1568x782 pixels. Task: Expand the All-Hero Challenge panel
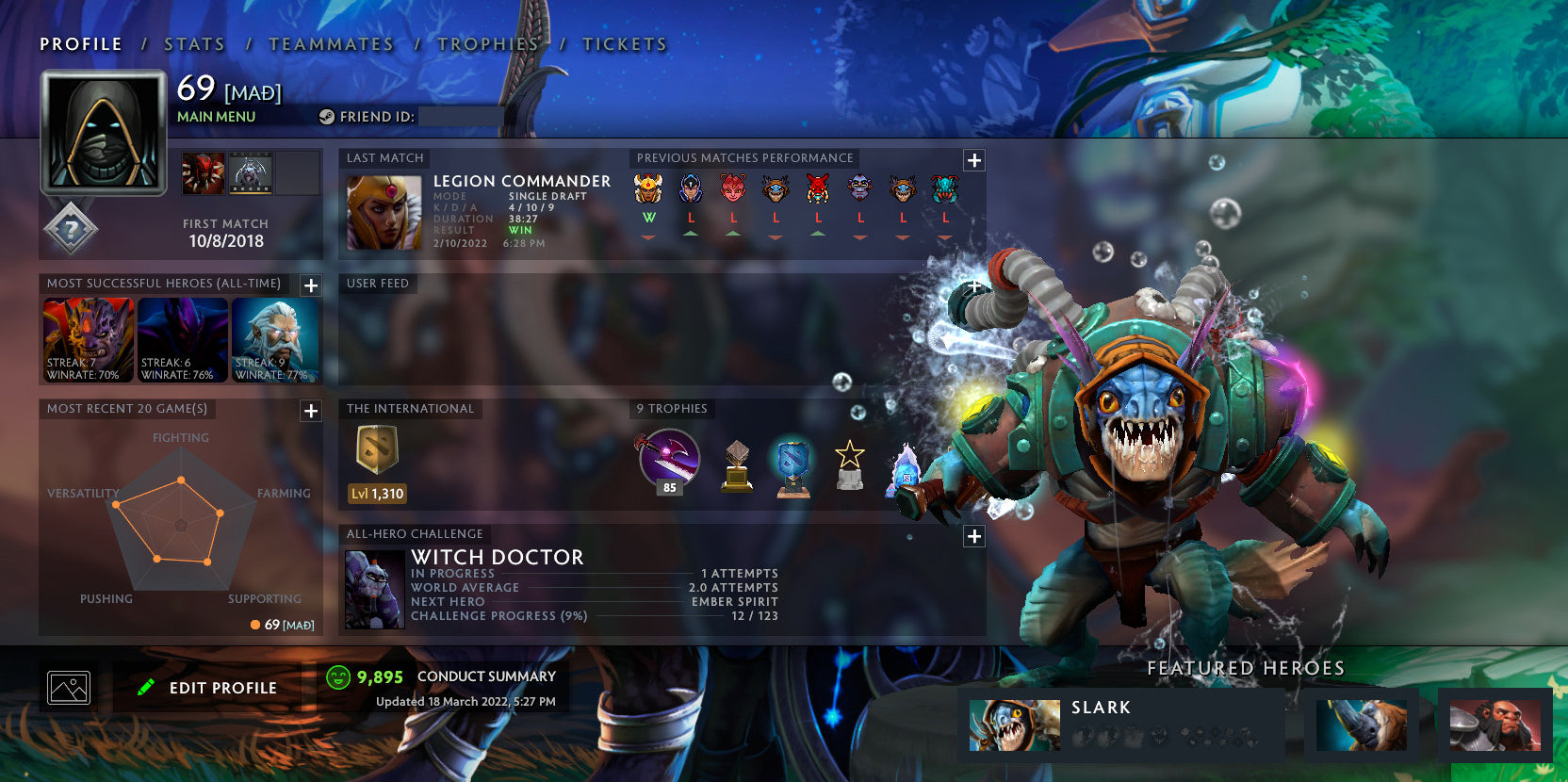click(x=972, y=536)
